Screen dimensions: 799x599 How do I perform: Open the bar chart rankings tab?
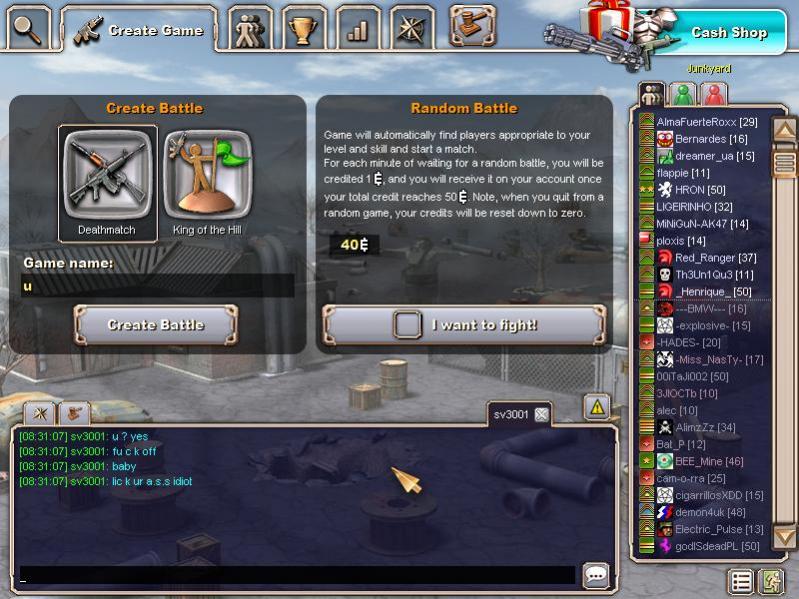click(x=356, y=30)
